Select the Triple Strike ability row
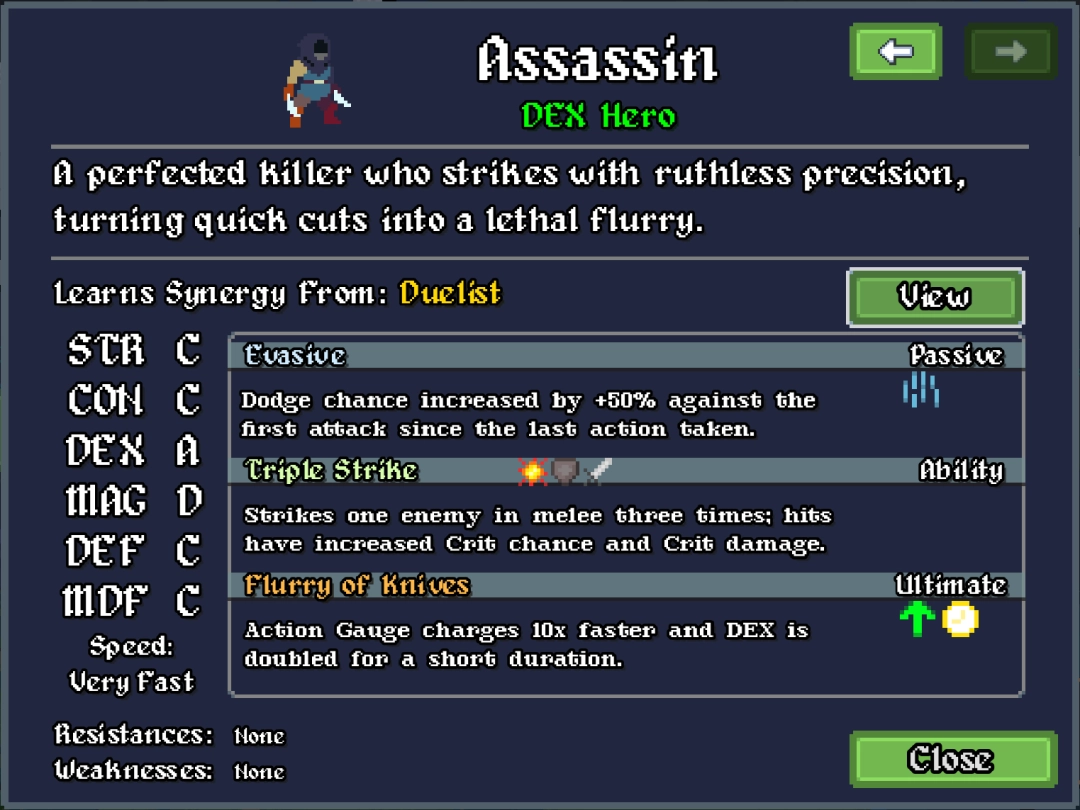 [625, 471]
